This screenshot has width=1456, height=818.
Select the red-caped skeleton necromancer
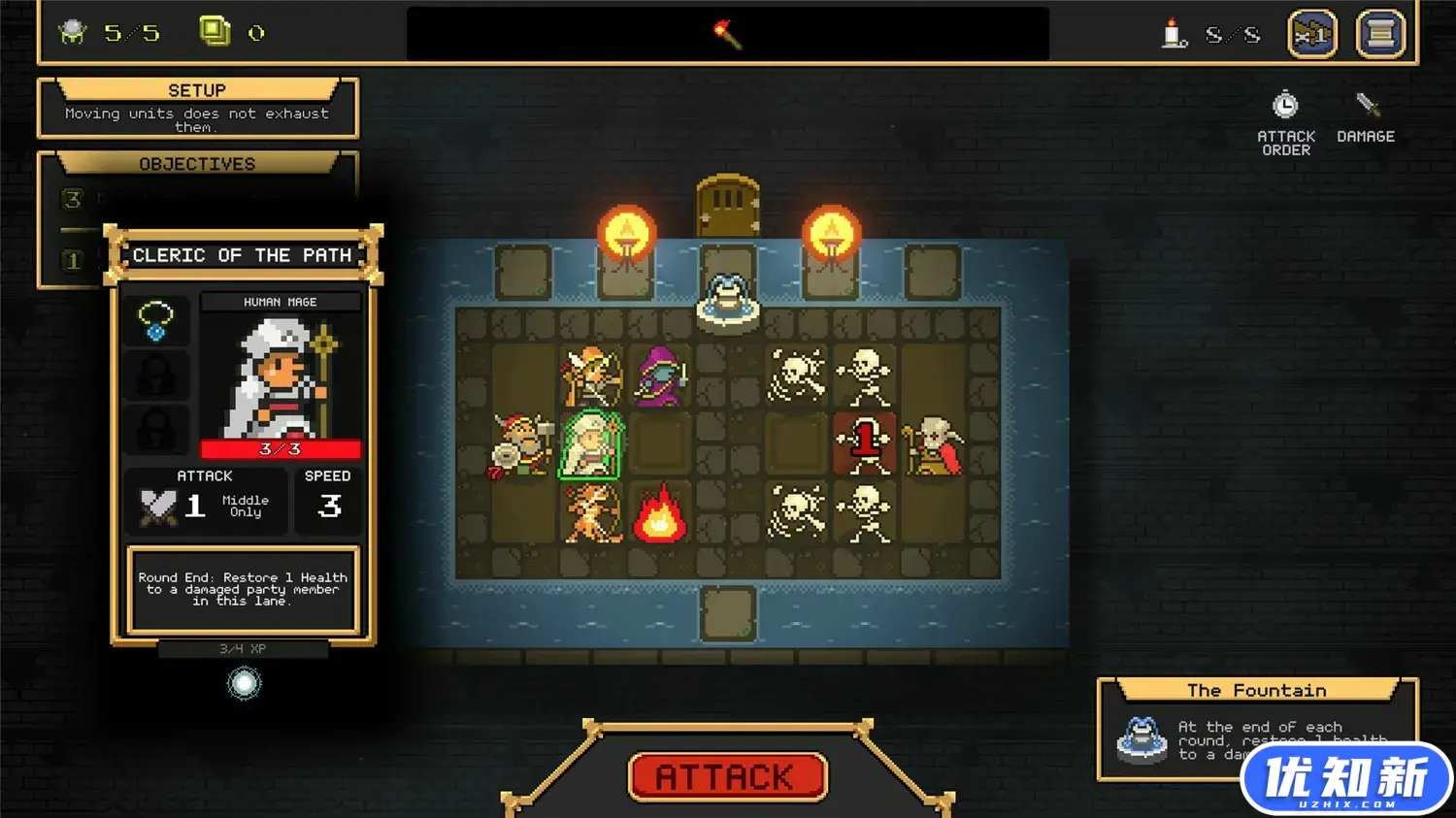[x=932, y=446]
